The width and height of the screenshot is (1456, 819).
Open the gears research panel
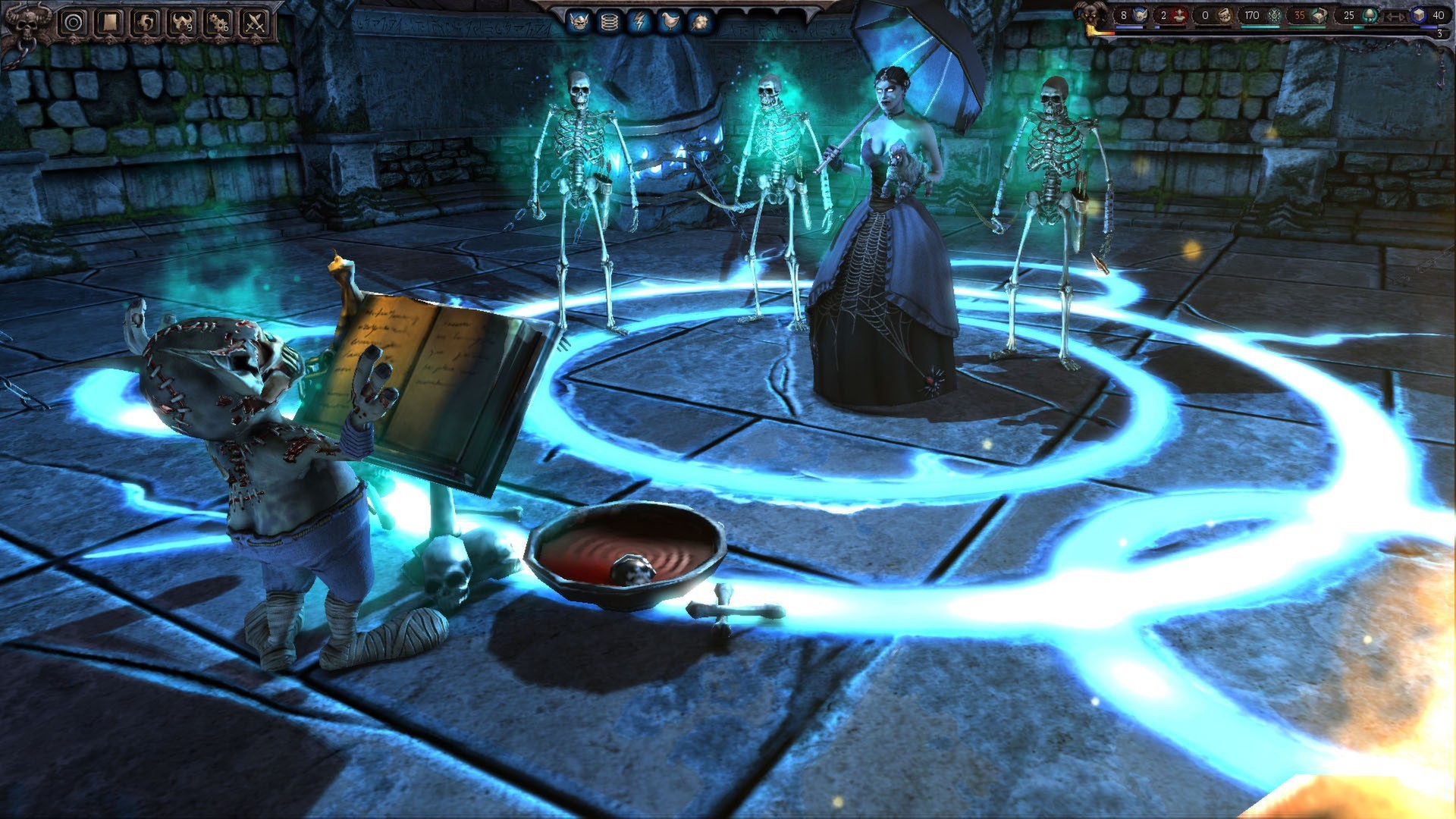(219, 23)
